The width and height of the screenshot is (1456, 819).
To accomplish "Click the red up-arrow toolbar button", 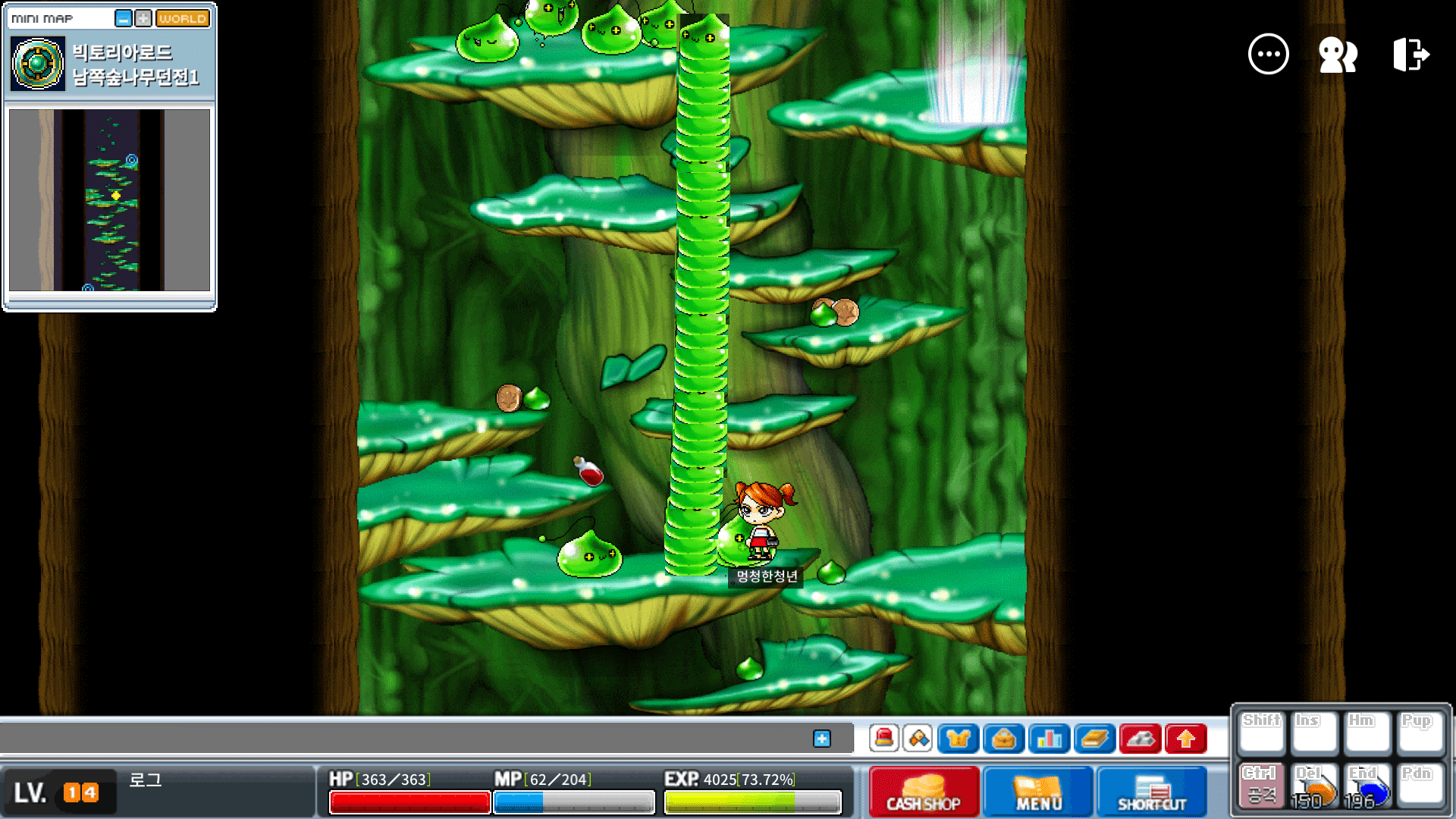I will point(1186,738).
